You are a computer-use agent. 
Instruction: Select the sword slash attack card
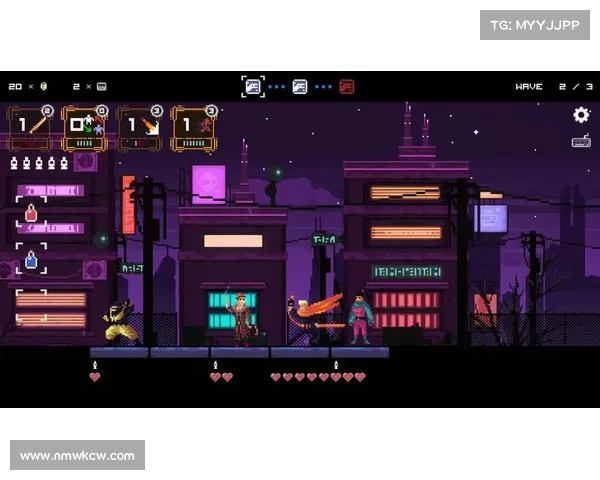coord(32,128)
